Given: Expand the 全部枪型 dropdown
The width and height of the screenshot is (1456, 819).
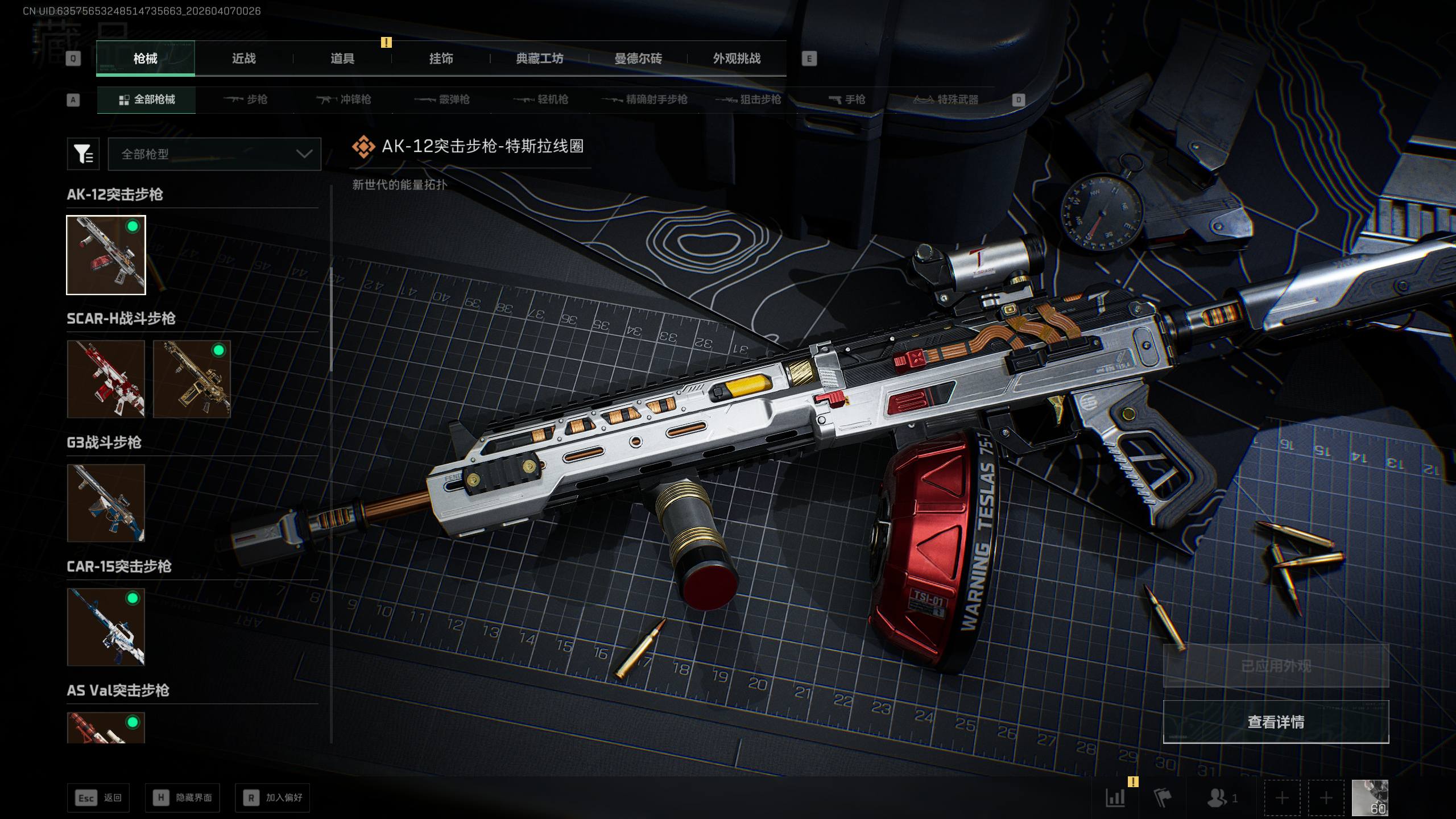Looking at the screenshot, I should coord(214,154).
